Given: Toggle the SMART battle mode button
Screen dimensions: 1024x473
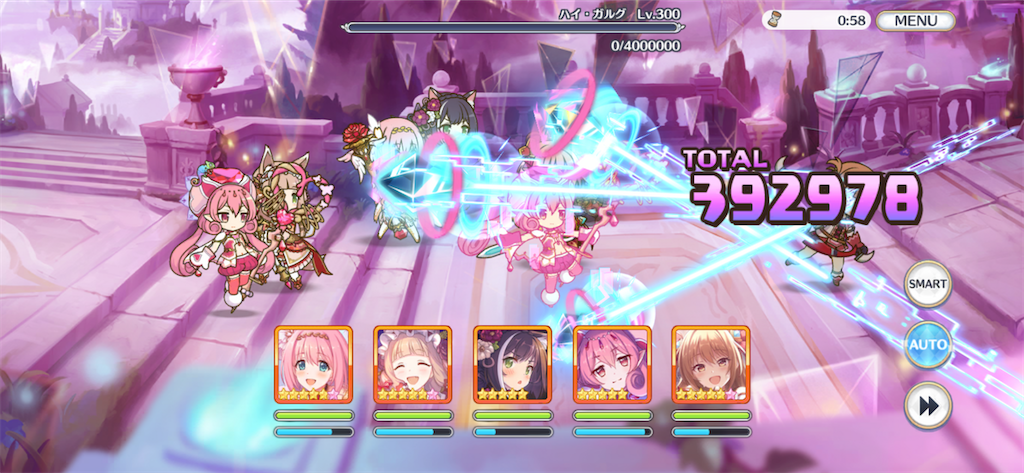Looking at the screenshot, I should (x=927, y=284).
